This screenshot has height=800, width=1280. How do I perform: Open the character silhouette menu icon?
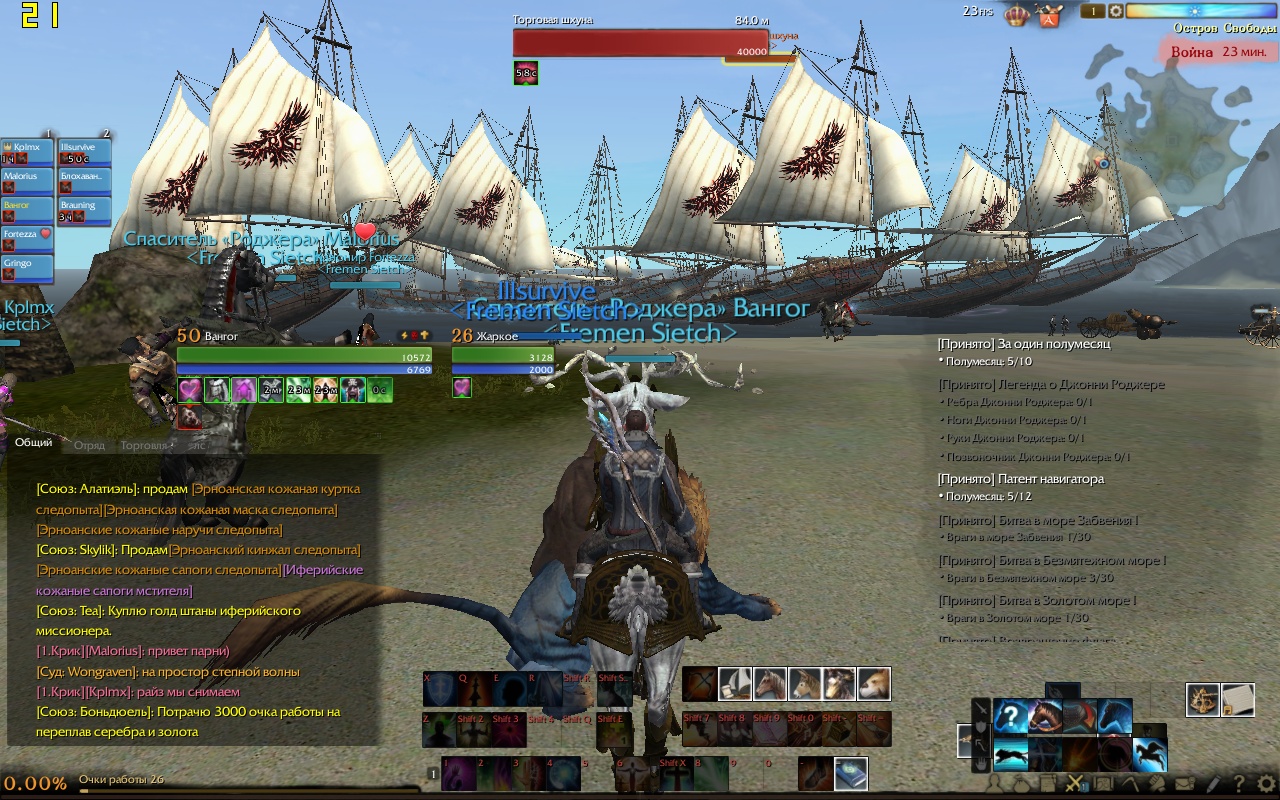[996, 784]
